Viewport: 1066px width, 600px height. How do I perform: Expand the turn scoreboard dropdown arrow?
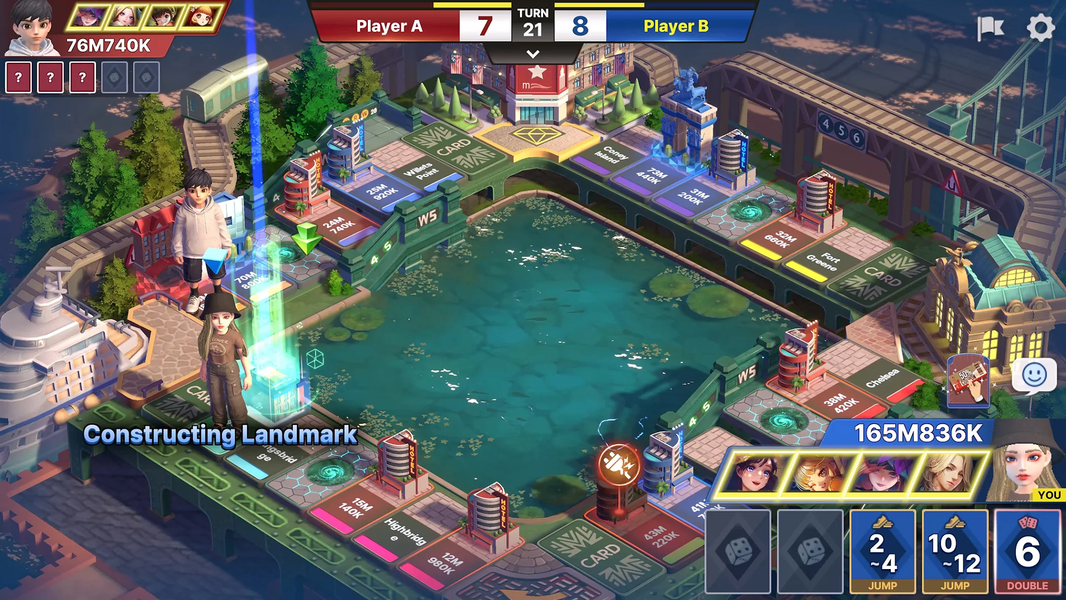(x=532, y=54)
